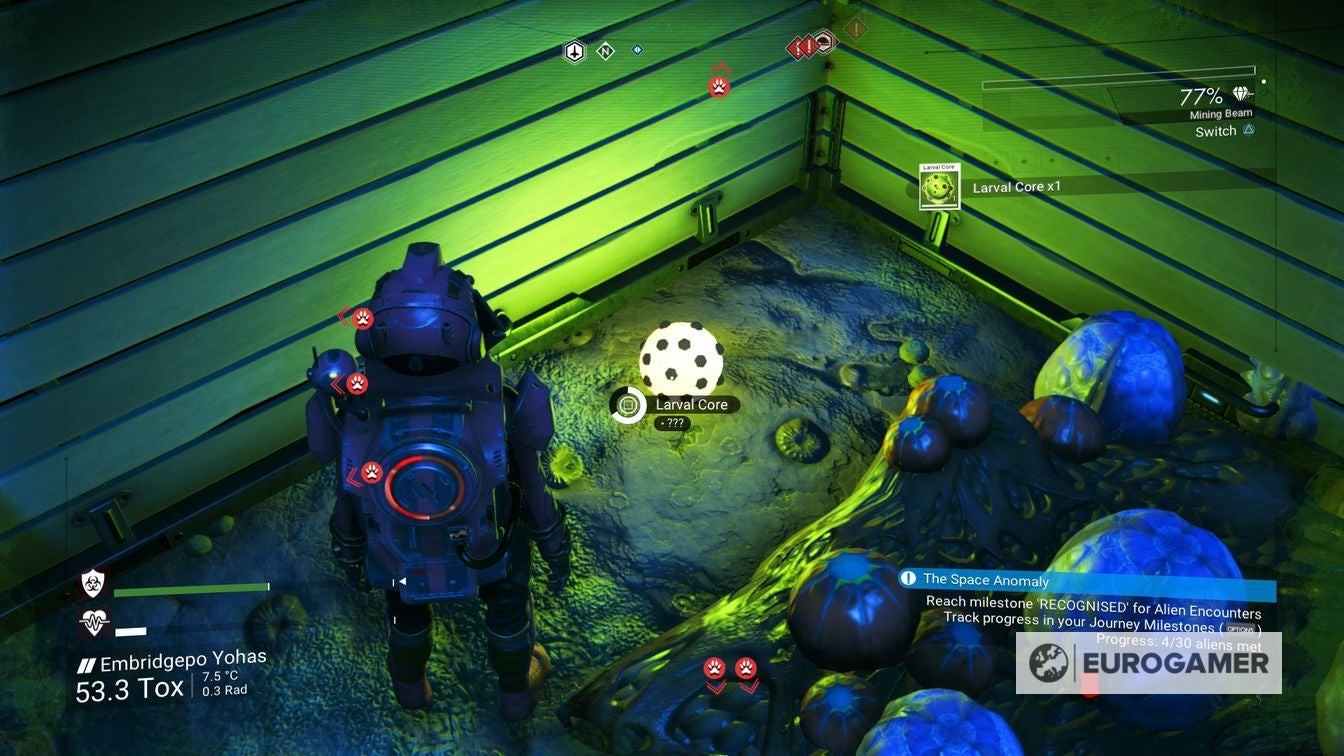Select the brown exclamation marker on compass
The width and height of the screenshot is (1344, 756).
click(855, 29)
